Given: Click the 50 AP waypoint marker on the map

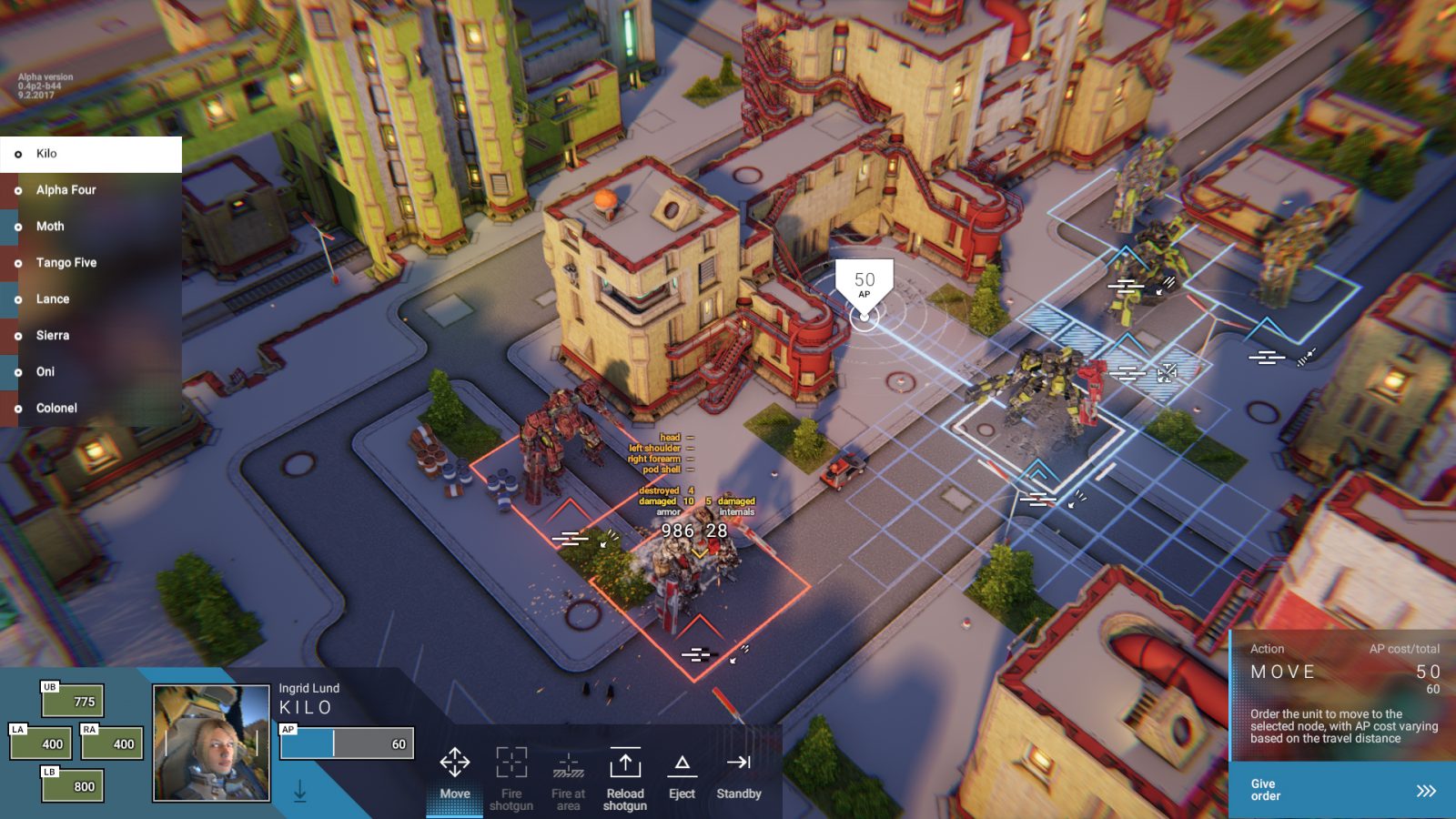Looking at the screenshot, I should click(865, 280).
